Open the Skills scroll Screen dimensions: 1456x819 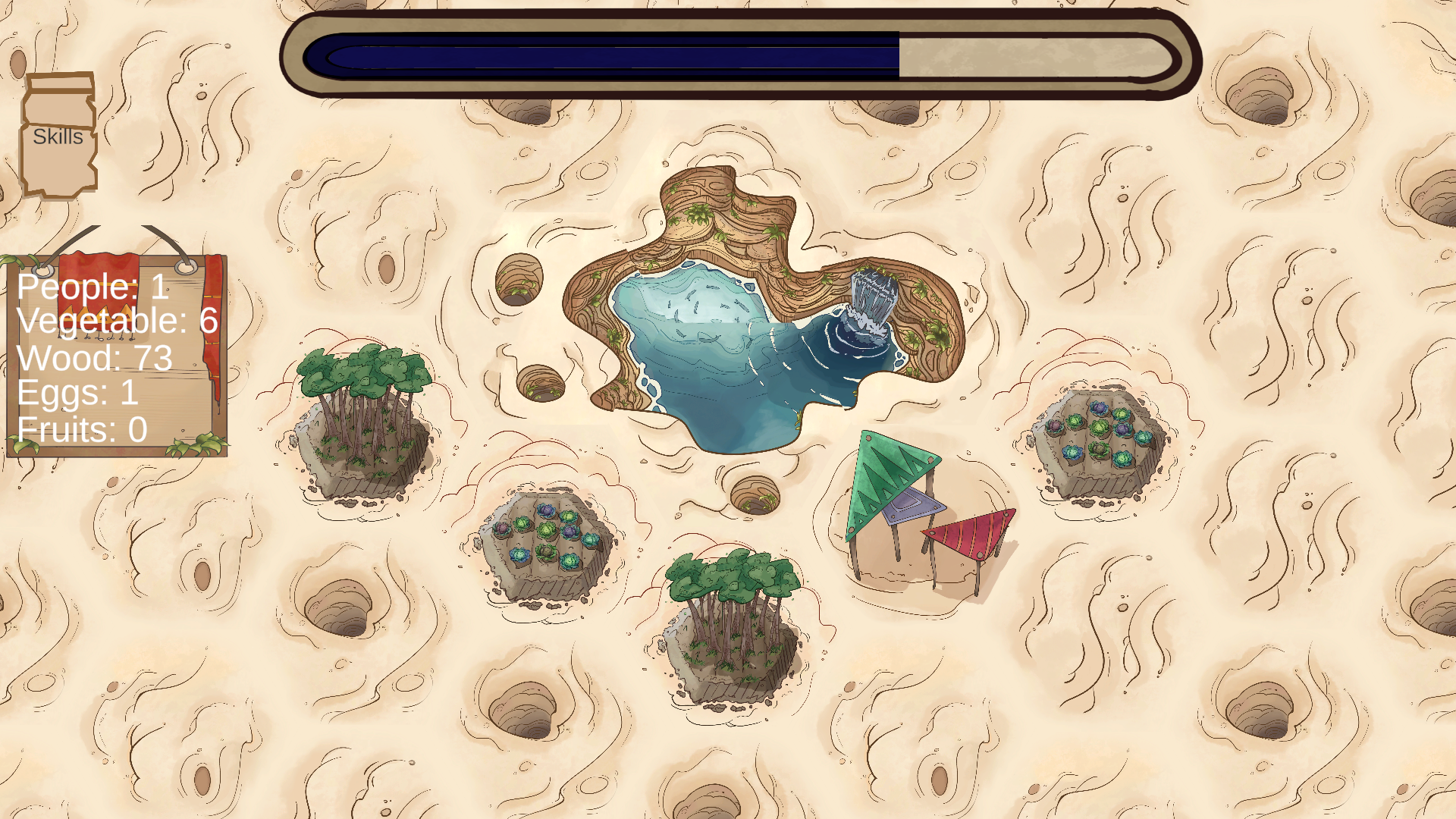(x=58, y=136)
